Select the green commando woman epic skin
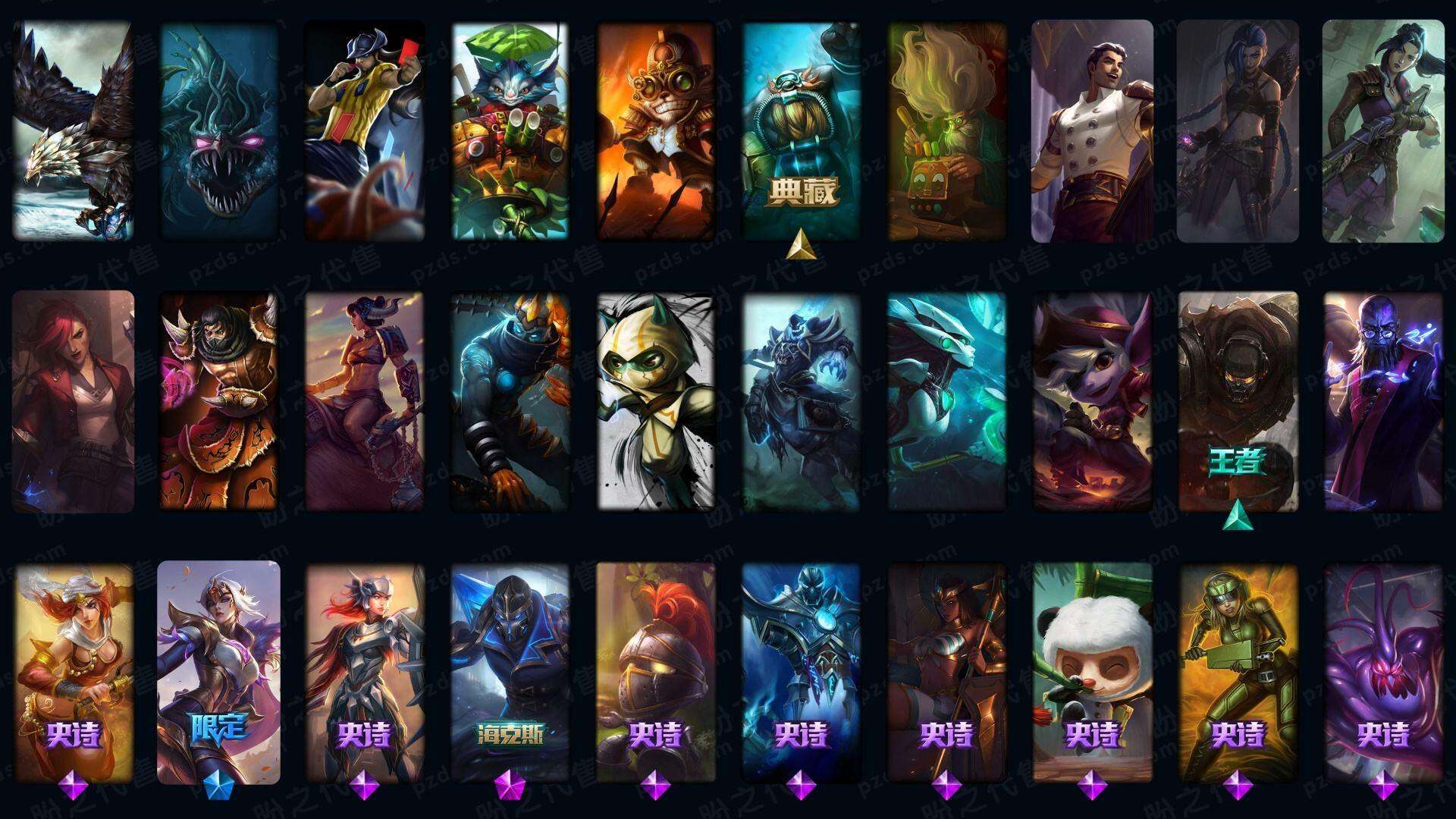The width and height of the screenshot is (1456, 819). click(x=1238, y=672)
